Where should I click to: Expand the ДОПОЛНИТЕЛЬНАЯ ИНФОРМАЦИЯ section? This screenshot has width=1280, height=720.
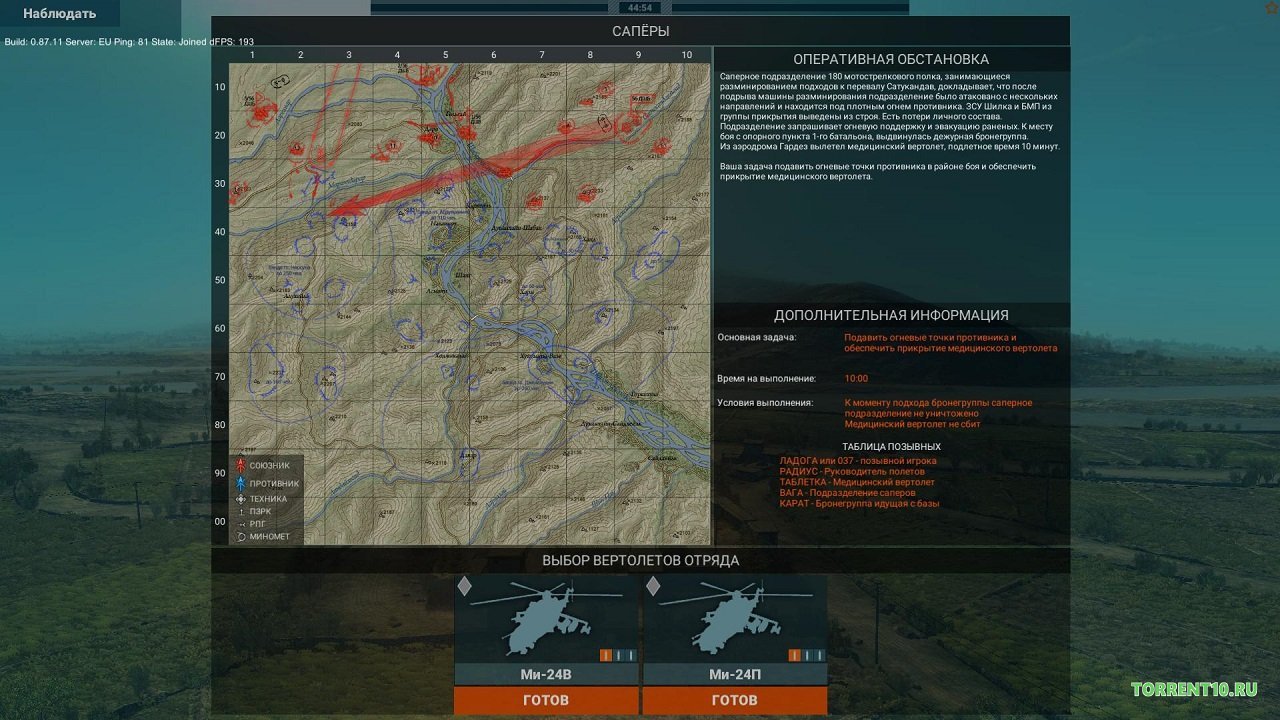(892, 313)
